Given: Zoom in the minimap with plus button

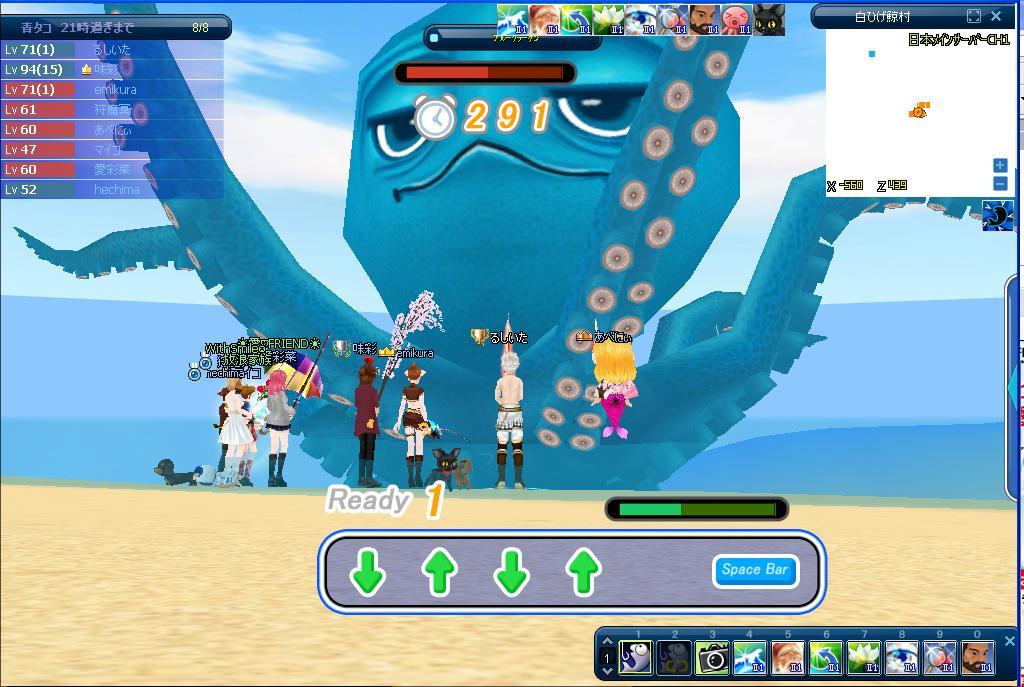Looking at the screenshot, I should pos(1000,165).
